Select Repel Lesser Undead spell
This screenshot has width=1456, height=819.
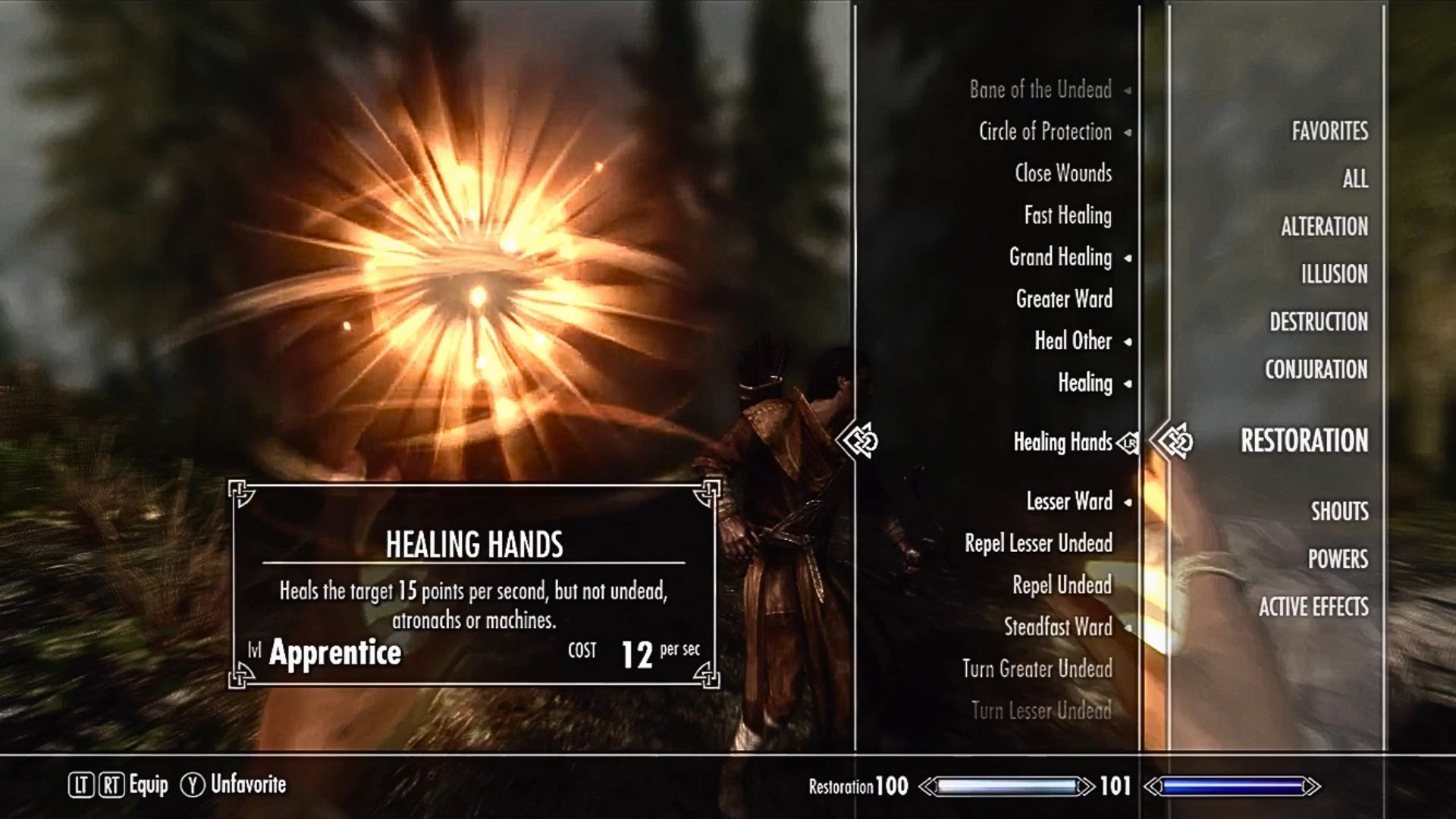tap(1038, 544)
